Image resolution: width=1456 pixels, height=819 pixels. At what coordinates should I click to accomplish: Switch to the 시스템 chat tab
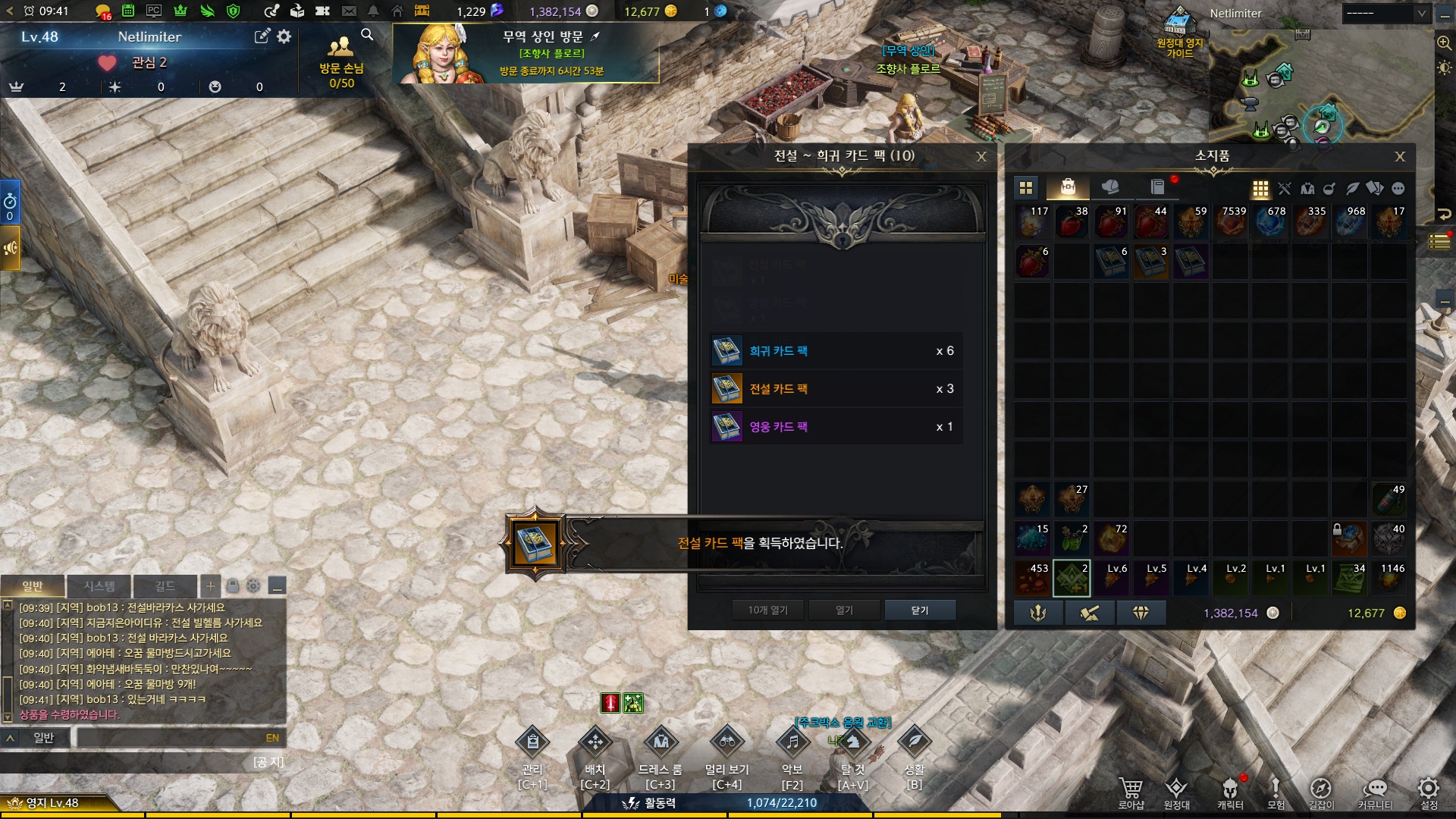point(99,586)
